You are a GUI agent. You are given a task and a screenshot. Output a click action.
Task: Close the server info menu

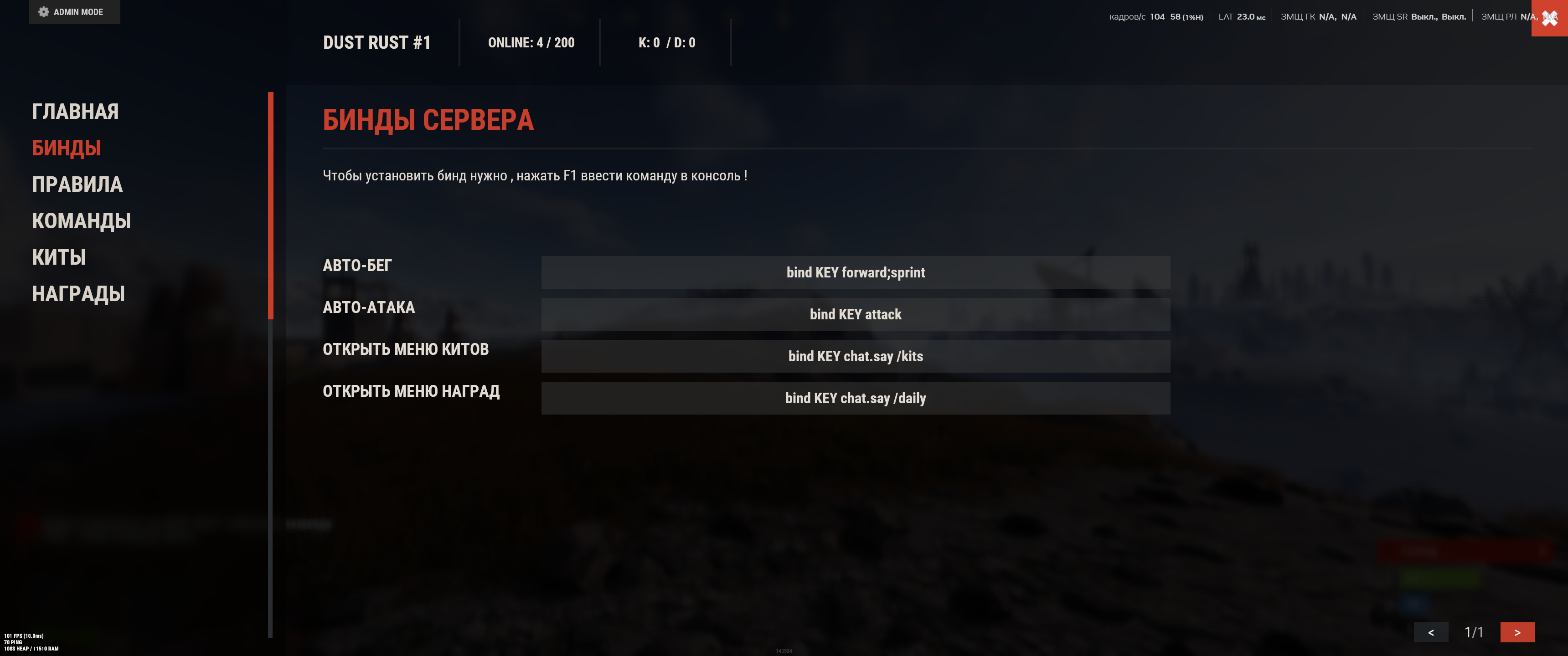[1549, 18]
